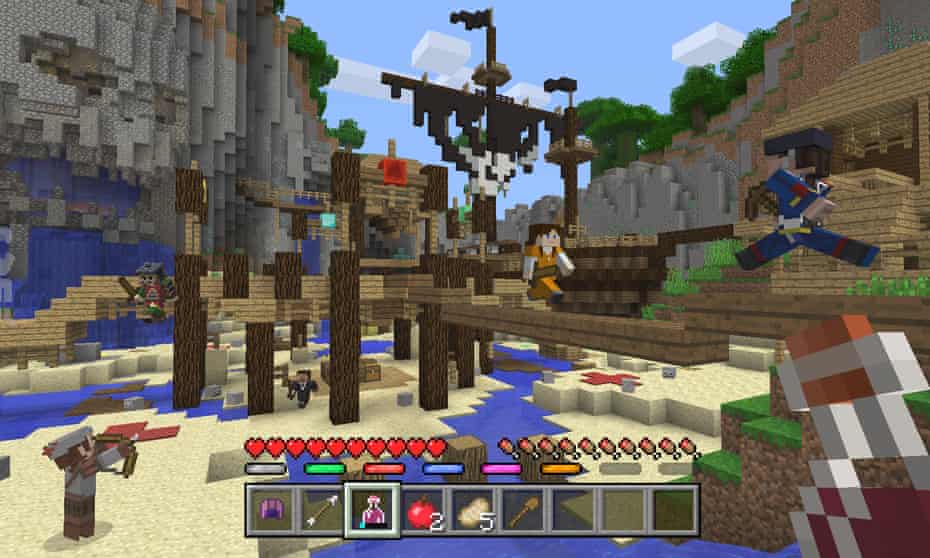Image resolution: width=930 pixels, height=558 pixels.
Task: Select the pink potion hotbar slot
Action: 372,510
